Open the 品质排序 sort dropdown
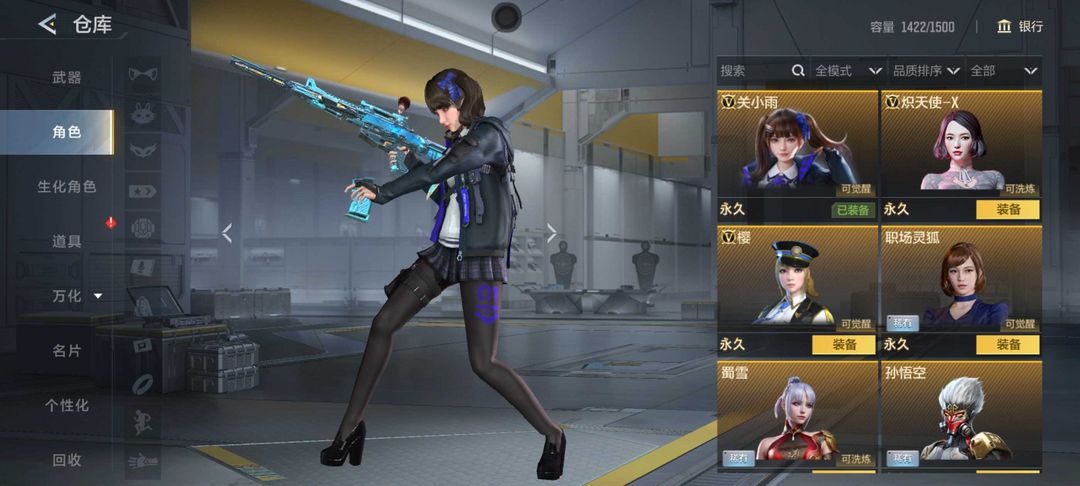The width and height of the screenshot is (1080, 486). point(925,71)
